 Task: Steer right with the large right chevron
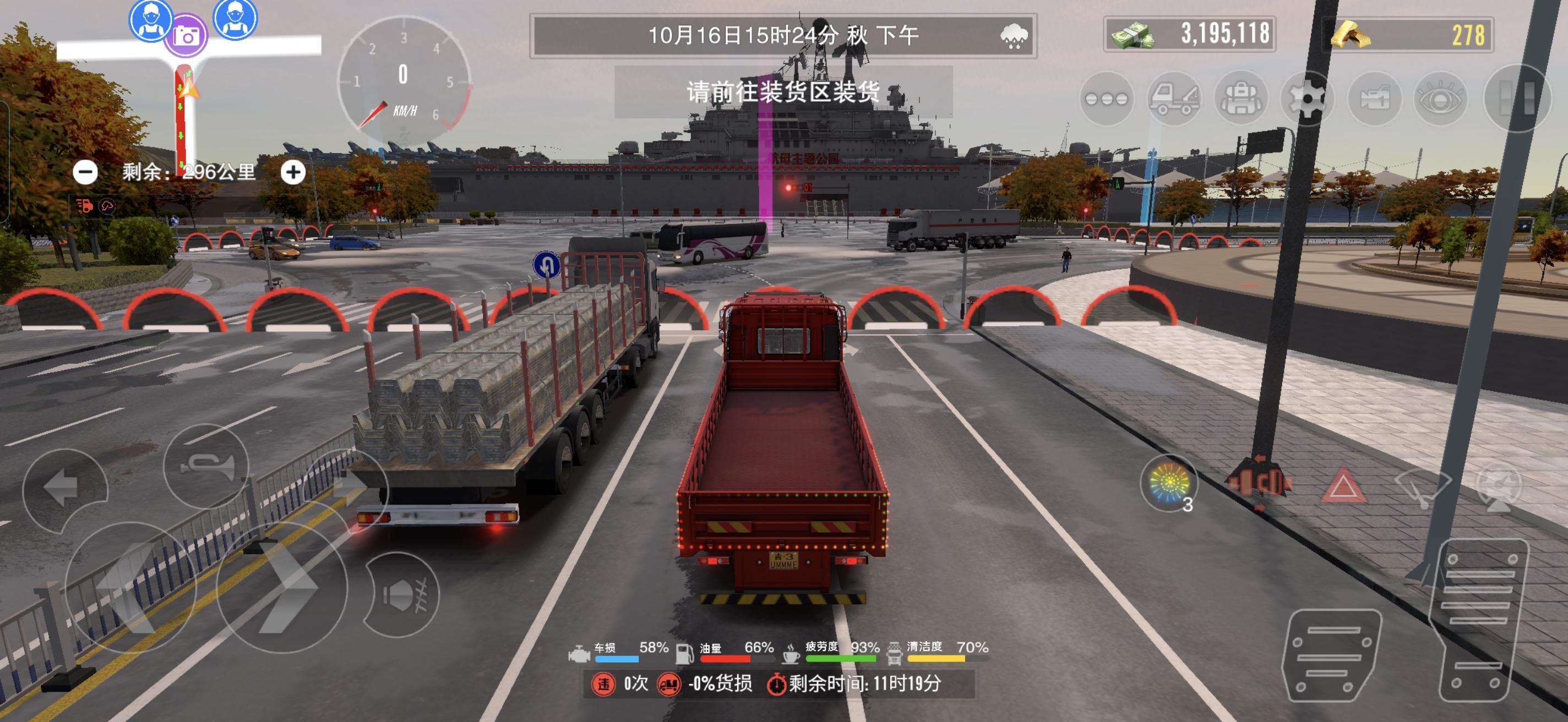tap(281, 588)
